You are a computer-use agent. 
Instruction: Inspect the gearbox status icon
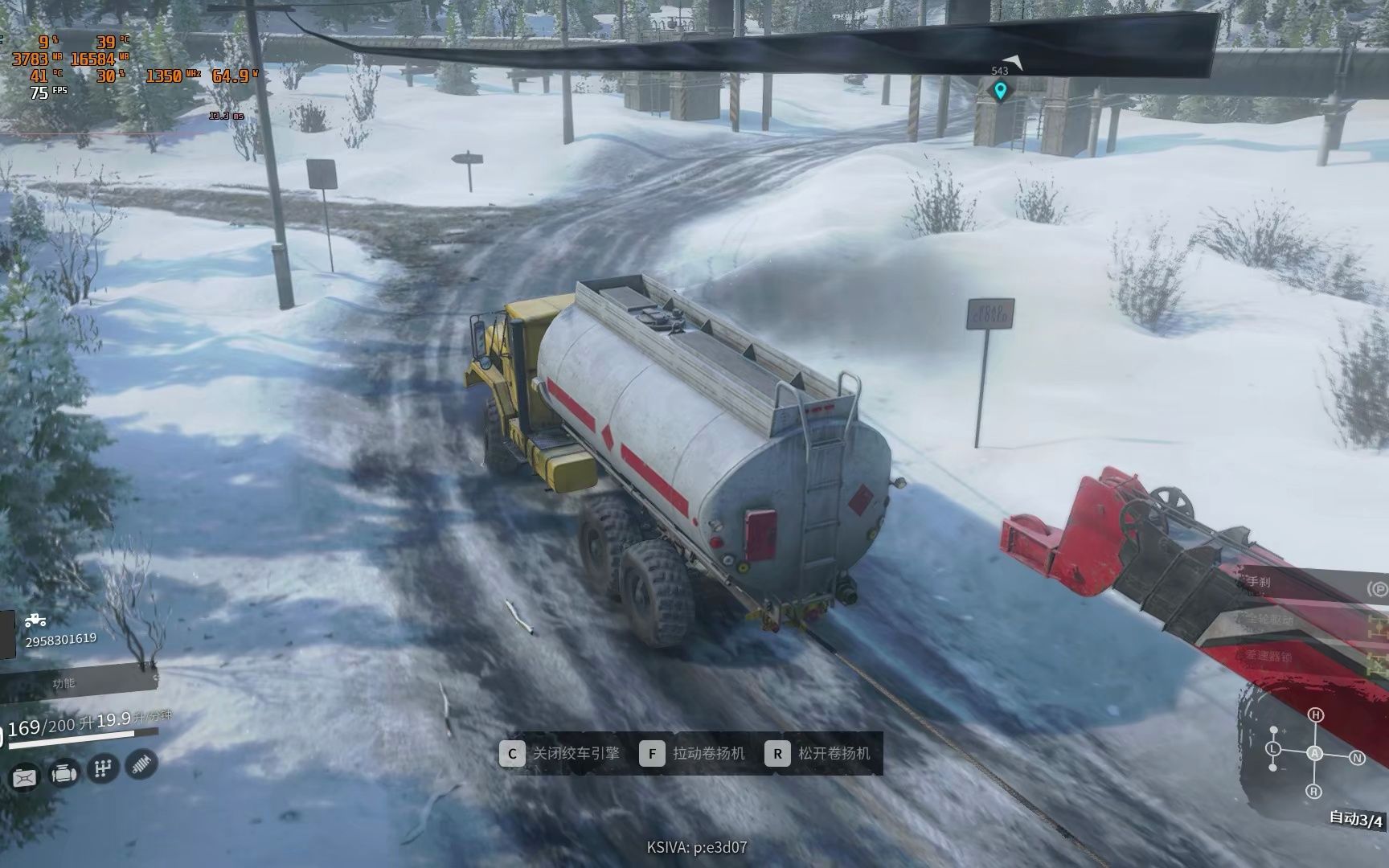coord(102,768)
